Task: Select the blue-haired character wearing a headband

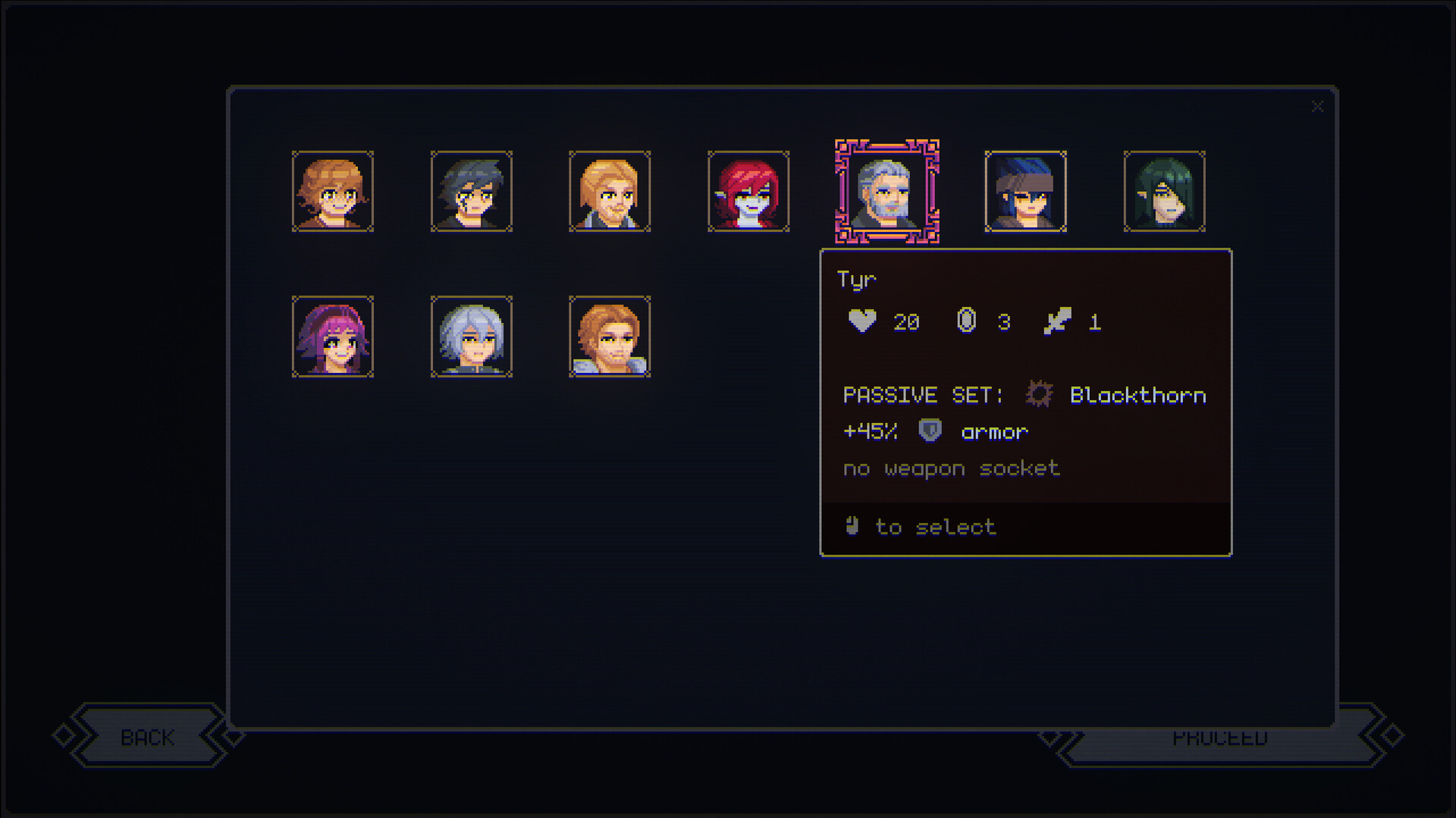Action: pyautogui.click(x=1025, y=192)
